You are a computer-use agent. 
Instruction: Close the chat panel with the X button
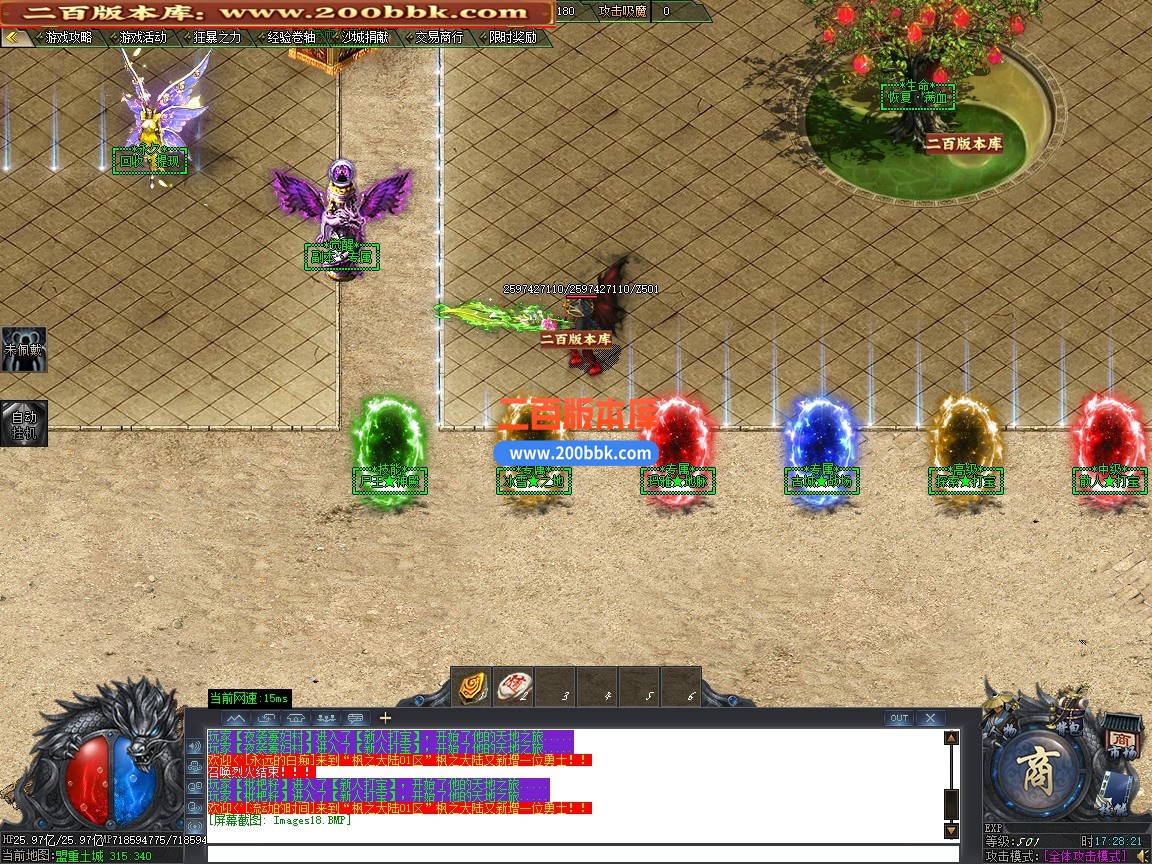pyautogui.click(x=930, y=718)
